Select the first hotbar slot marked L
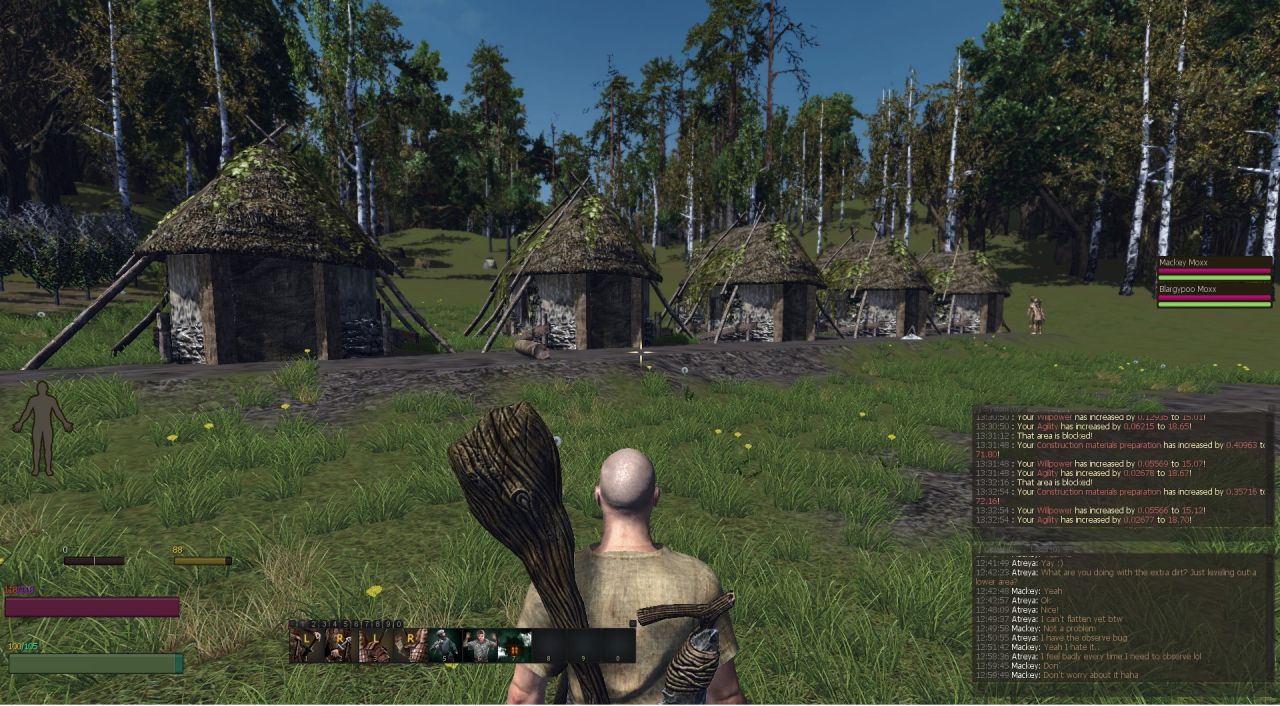This screenshot has height=706, width=1280. click(x=306, y=646)
